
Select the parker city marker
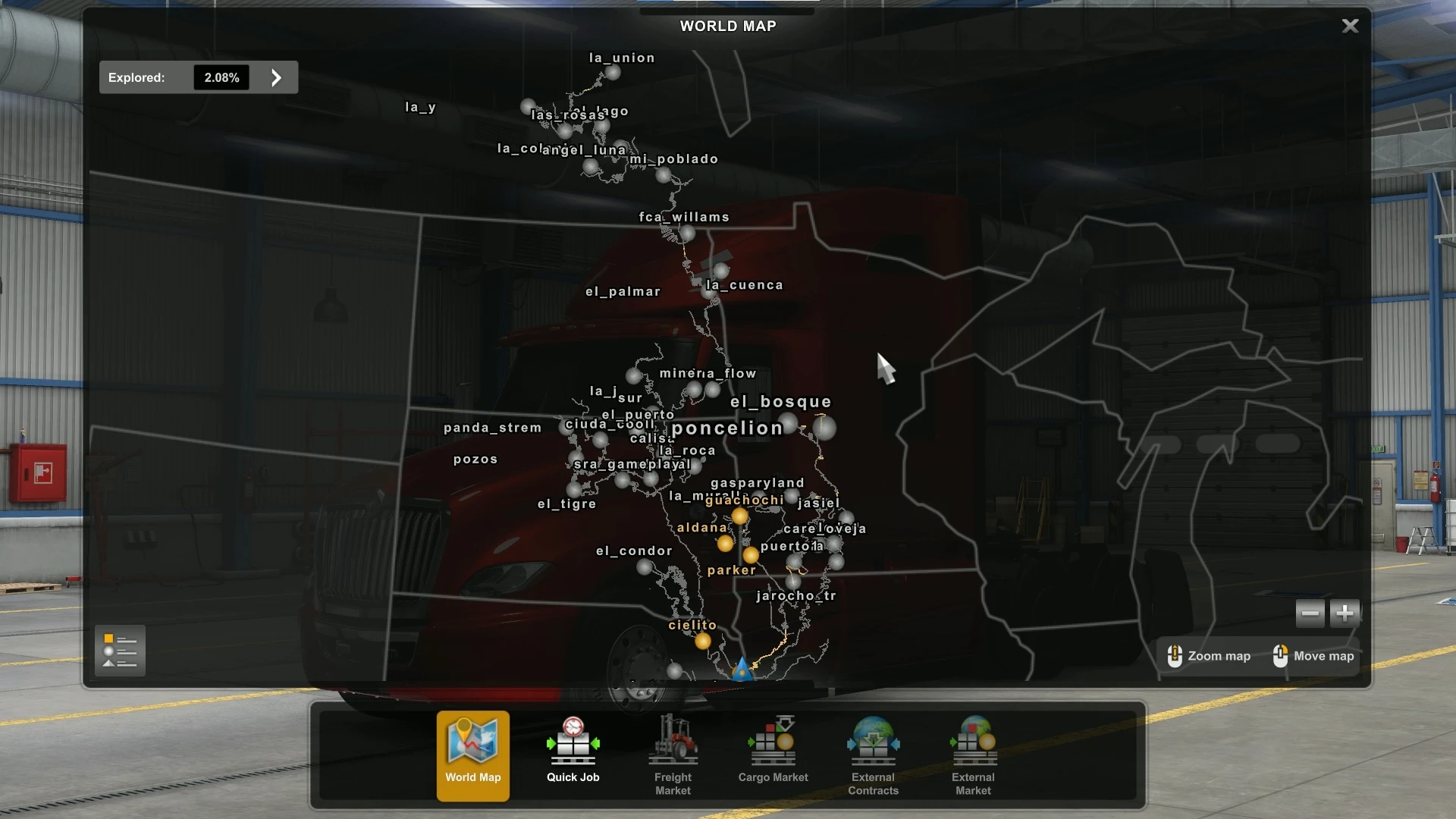[x=751, y=555]
